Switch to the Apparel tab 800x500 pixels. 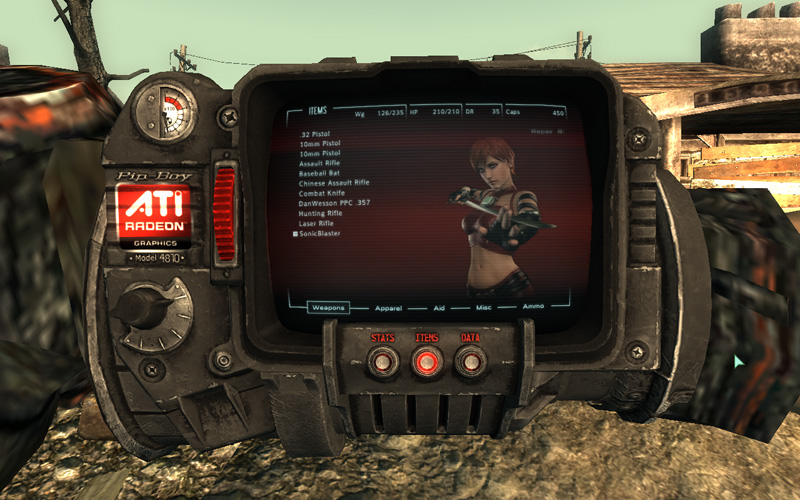tap(386, 308)
